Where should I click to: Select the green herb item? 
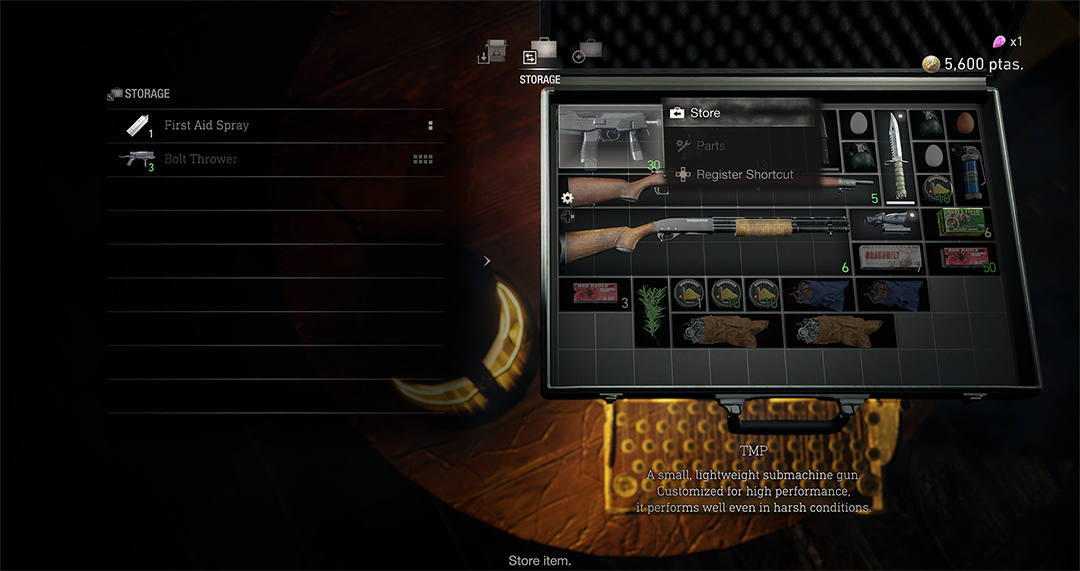652,311
